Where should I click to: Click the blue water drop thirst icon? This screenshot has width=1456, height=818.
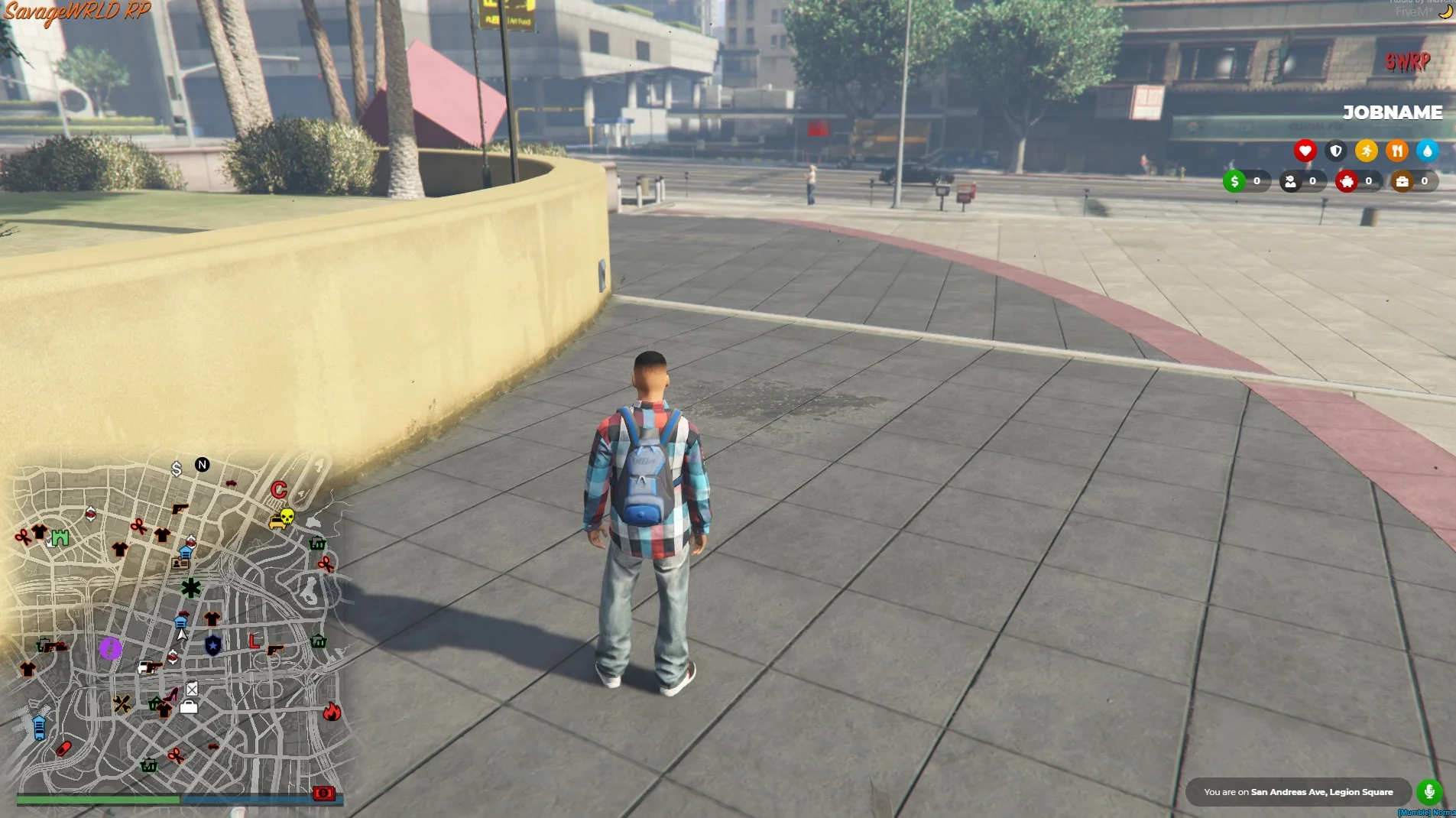click(x=1427, y=151)
